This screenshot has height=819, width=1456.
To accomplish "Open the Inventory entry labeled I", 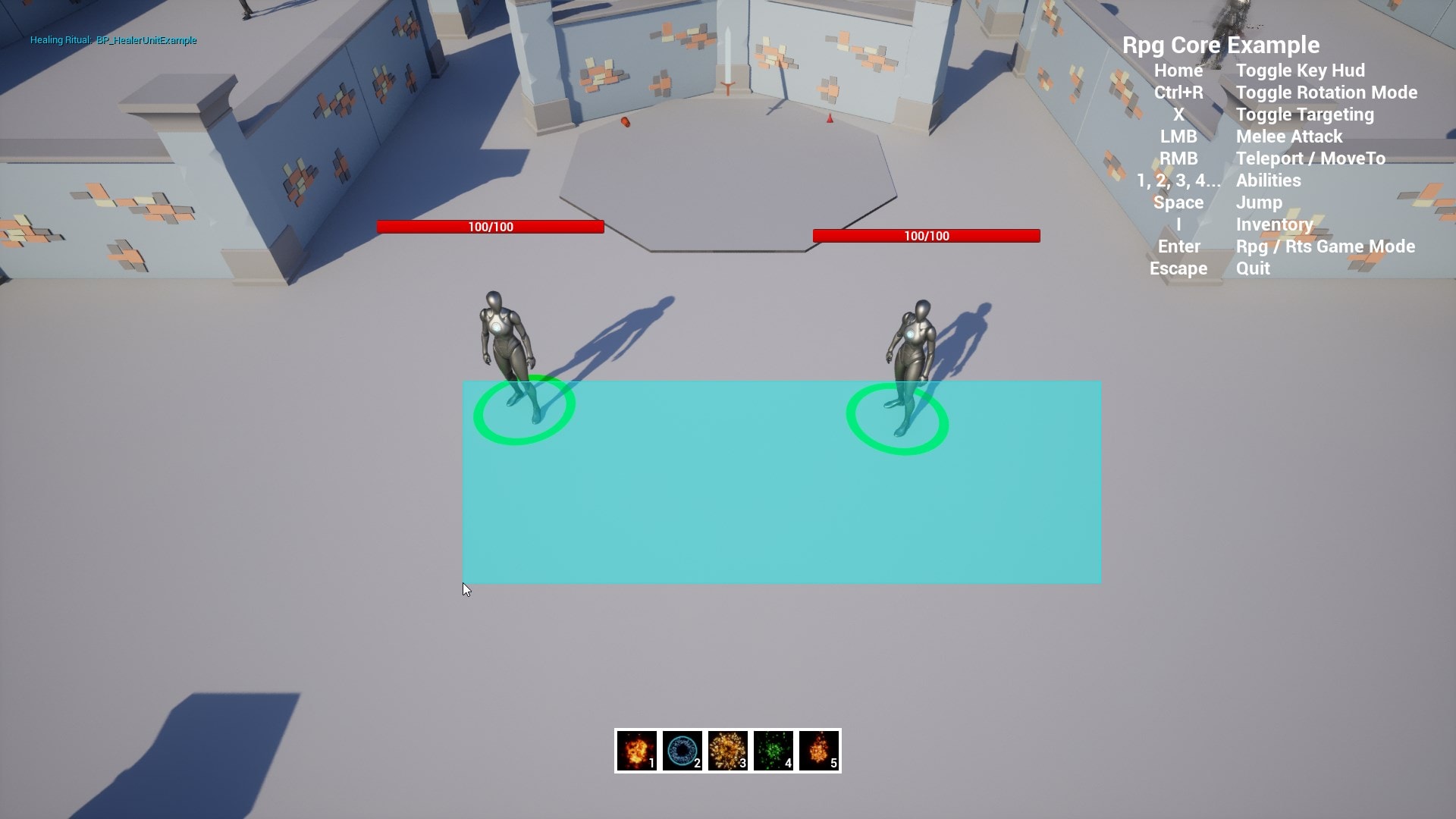I will tap(1274, 224).
